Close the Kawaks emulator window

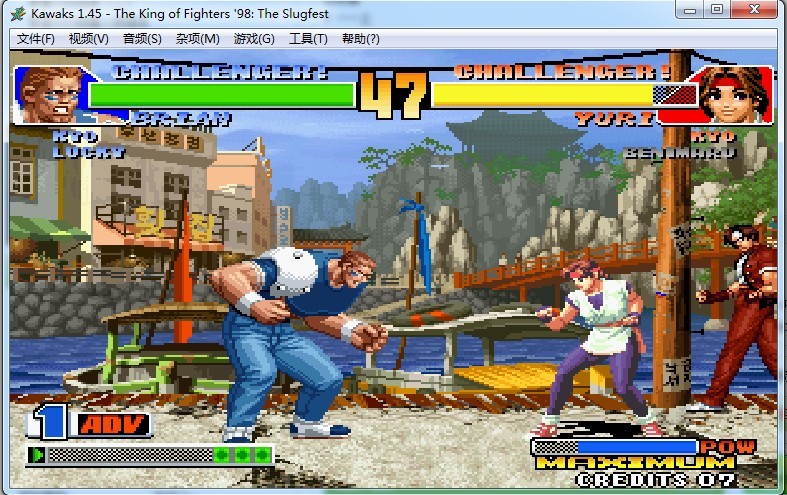(x=754, y=10)
